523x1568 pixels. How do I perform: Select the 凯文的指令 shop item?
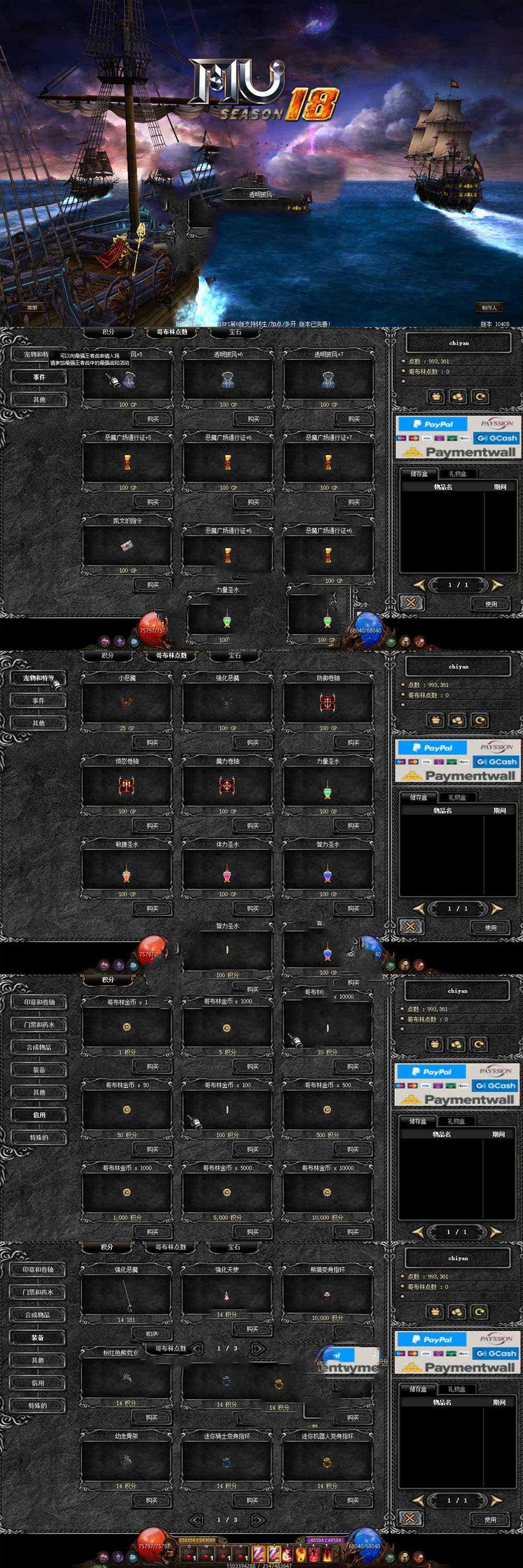click(127, 545)
